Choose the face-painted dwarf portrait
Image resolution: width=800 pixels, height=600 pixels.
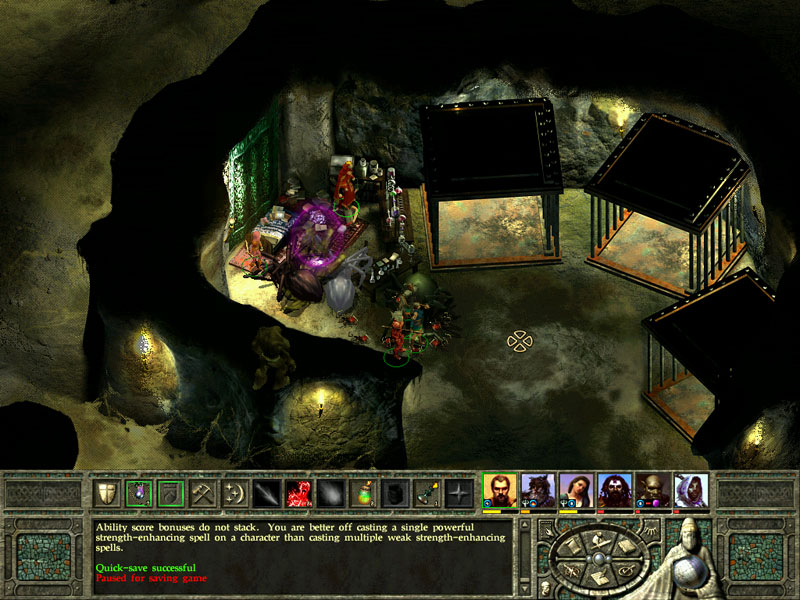tap(614, 490)
